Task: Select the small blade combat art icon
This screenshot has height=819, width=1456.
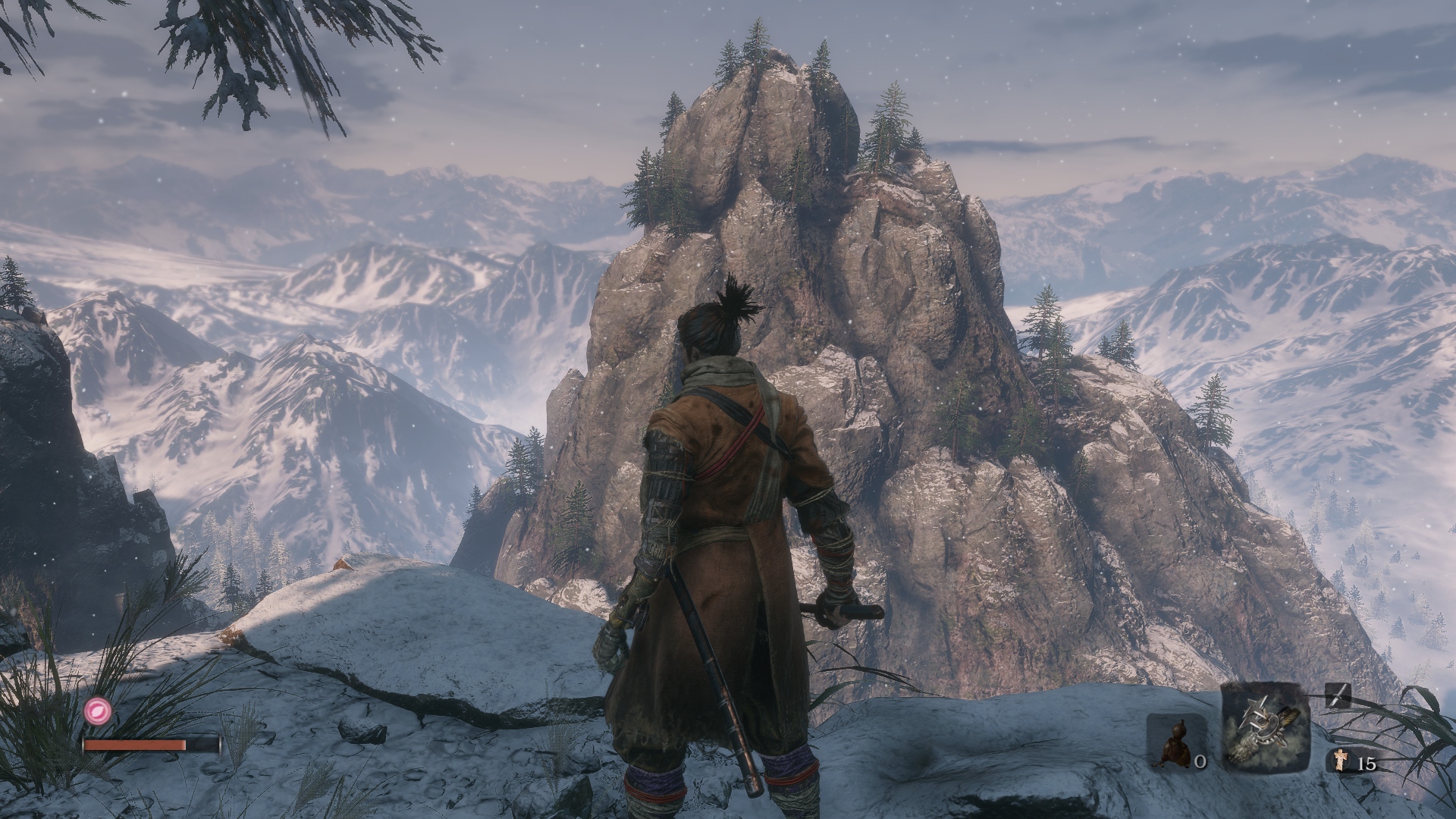Action: point(1338,695)
